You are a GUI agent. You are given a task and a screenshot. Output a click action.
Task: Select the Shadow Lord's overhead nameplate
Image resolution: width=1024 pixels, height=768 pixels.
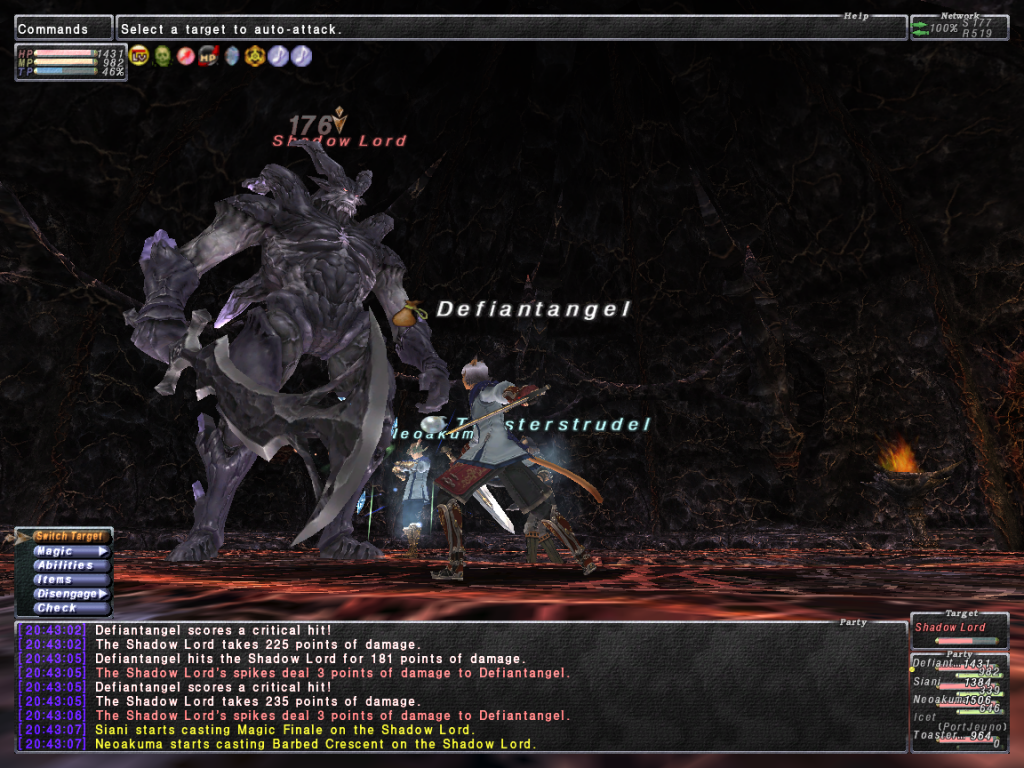[340, 141]
